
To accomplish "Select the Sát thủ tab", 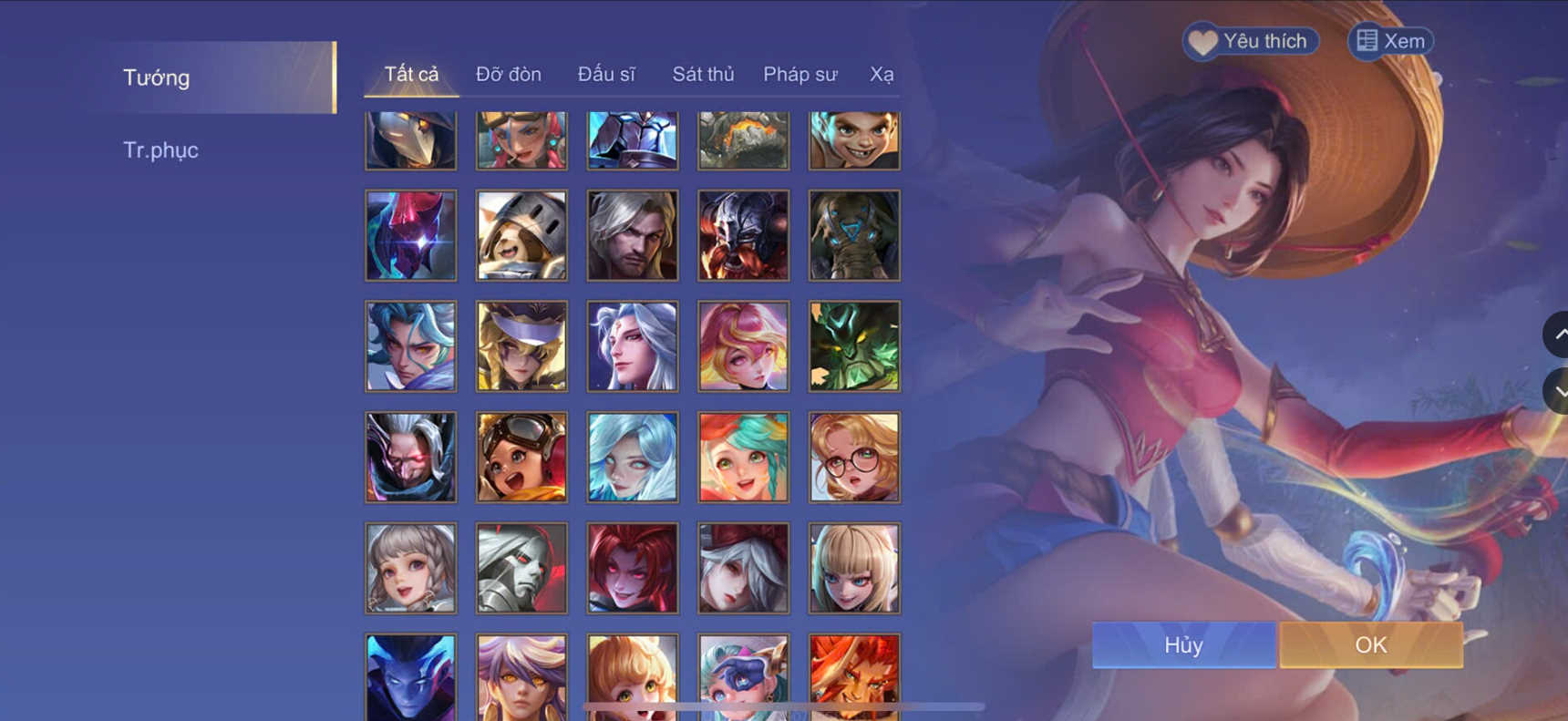I will (703, 75).
